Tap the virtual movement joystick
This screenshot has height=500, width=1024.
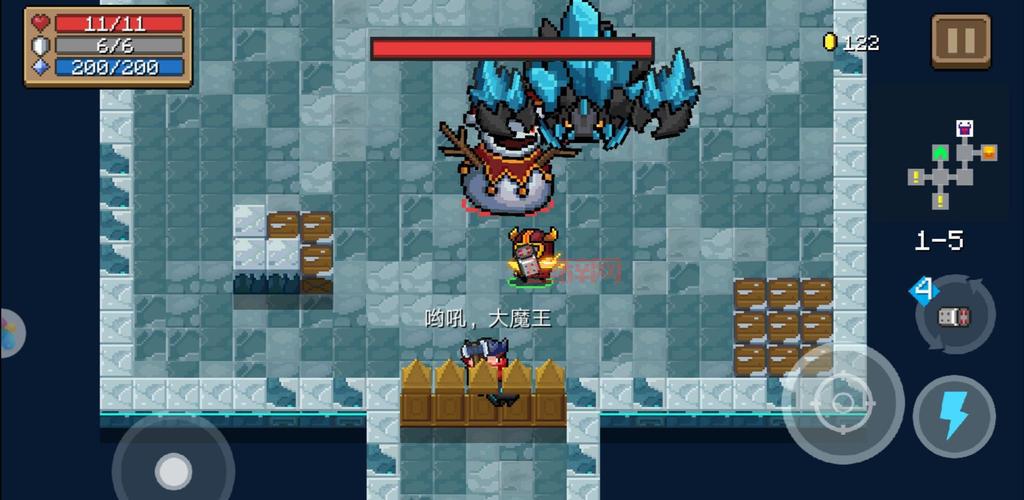(173, 469)
